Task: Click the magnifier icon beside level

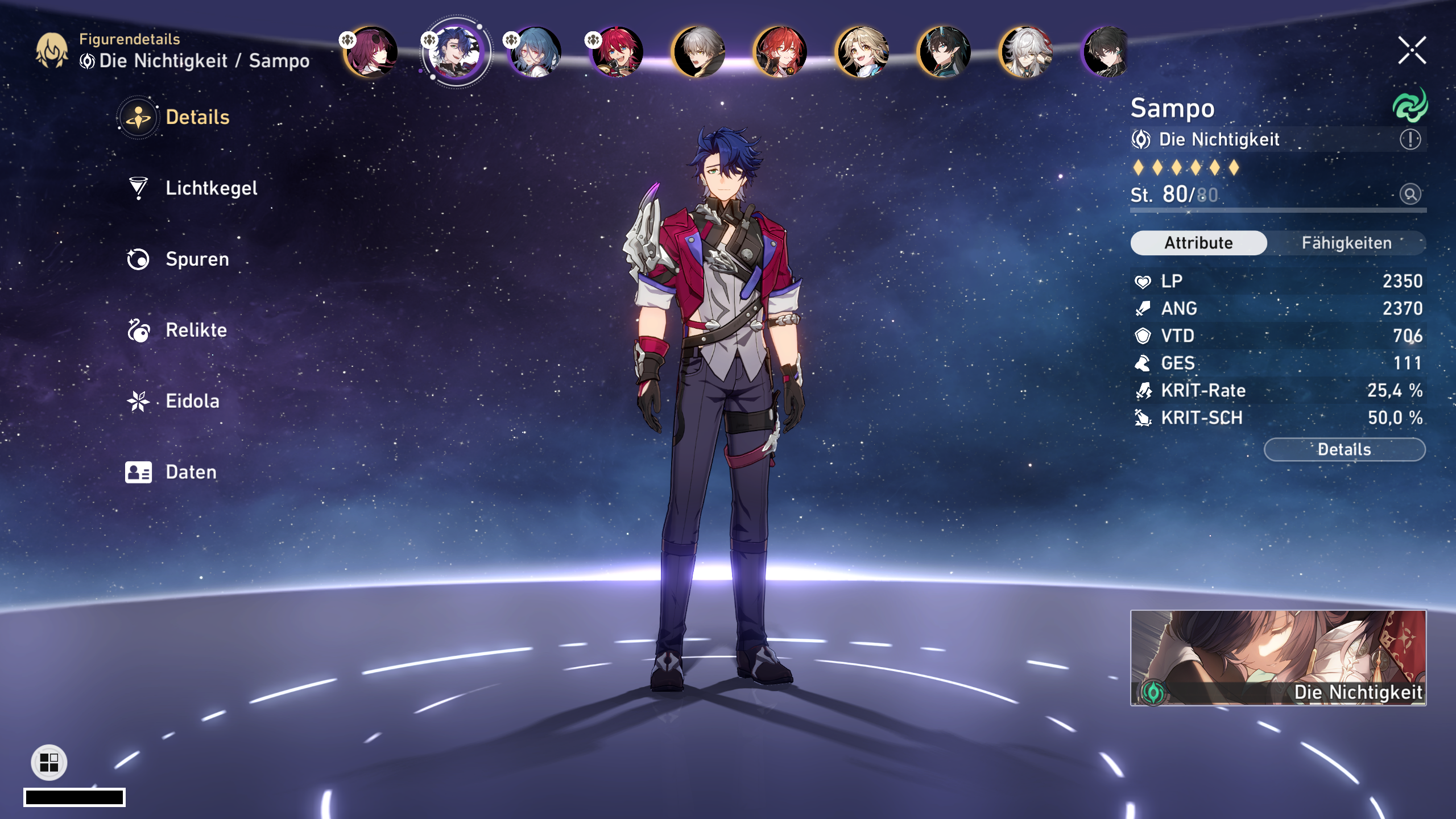Action: [1410, 195]
